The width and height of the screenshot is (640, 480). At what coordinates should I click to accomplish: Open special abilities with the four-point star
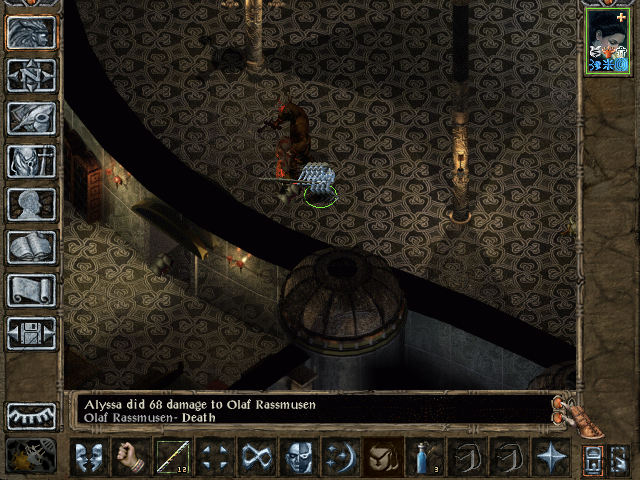tap(551, 458)
